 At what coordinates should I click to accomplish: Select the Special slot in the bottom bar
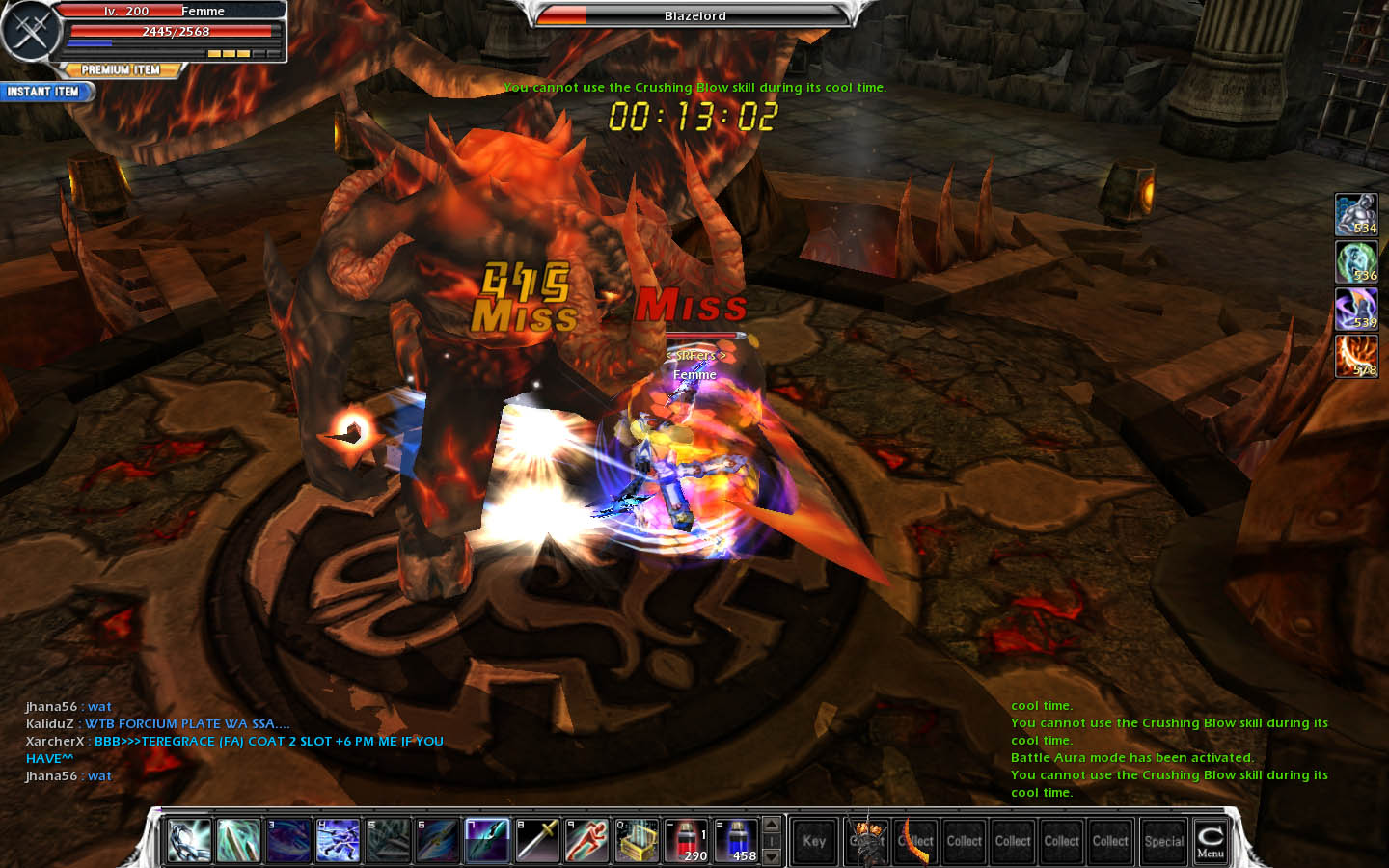[x=1163, y=840]
